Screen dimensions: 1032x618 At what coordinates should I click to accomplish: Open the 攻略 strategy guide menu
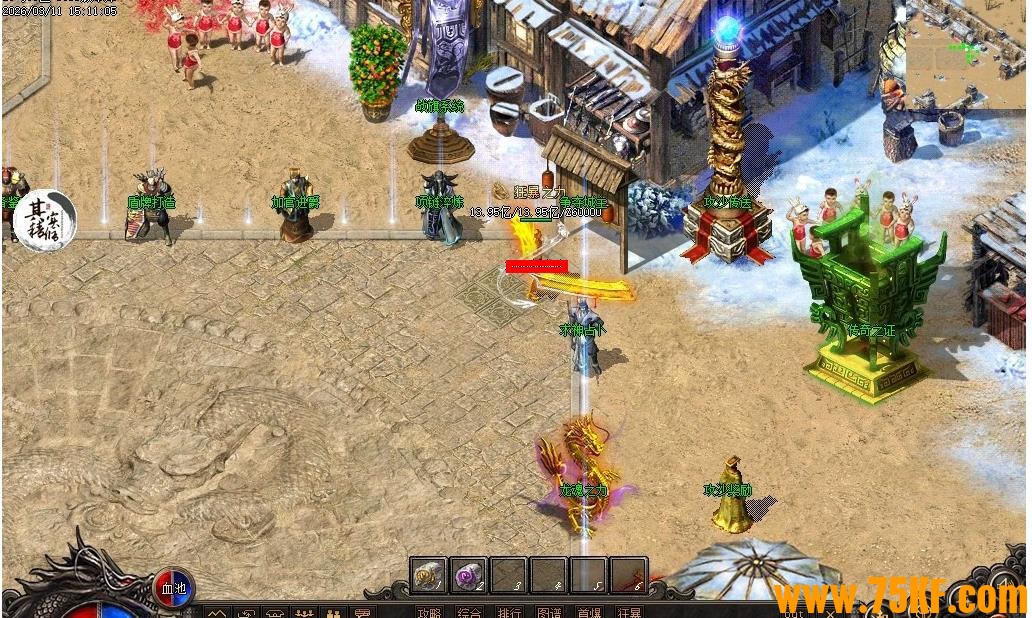[x=429, y=611]
